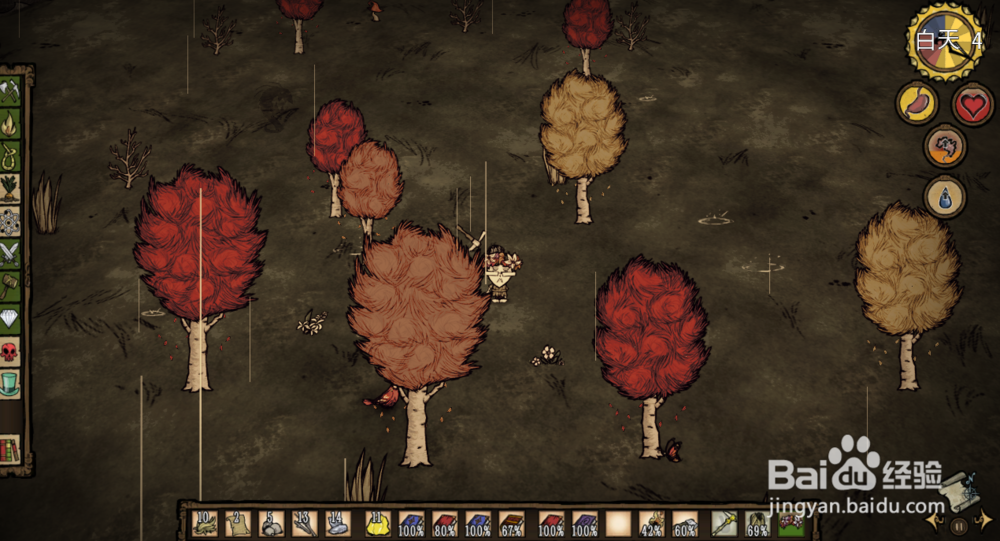Pick the papyrus stack of 2
Image resolution: width=1000 pixels, height=541 pixels.
pyautogui.click(x=238, y=523)
